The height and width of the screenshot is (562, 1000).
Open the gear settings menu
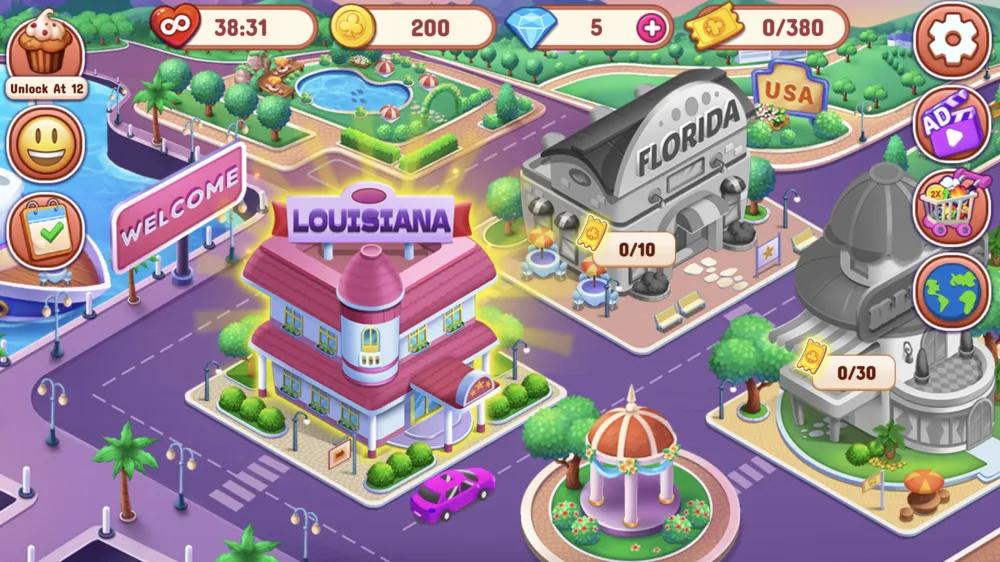coord(951,40)
